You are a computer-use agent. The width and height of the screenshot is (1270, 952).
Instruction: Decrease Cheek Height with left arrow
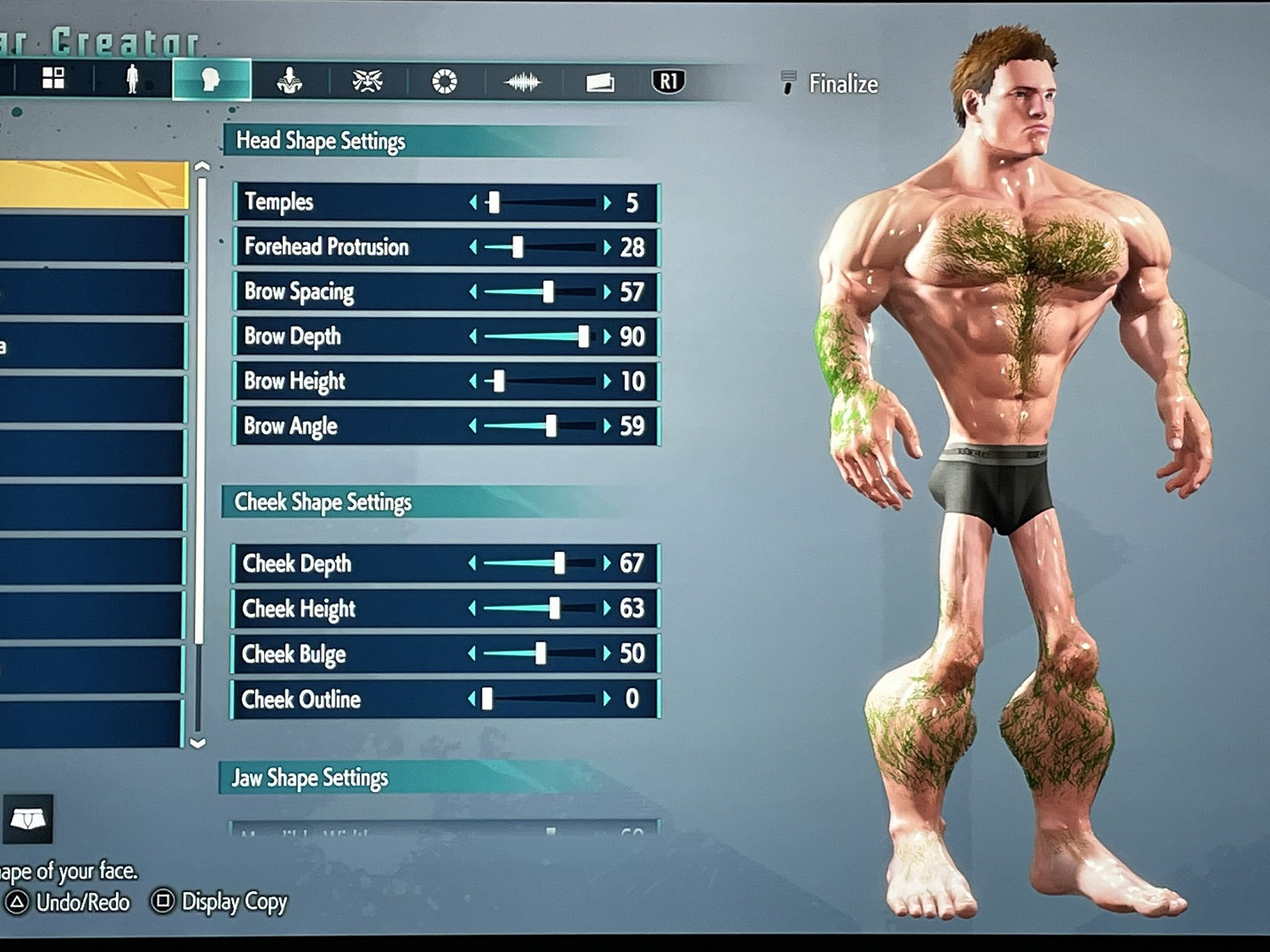(x=472, y=608)
